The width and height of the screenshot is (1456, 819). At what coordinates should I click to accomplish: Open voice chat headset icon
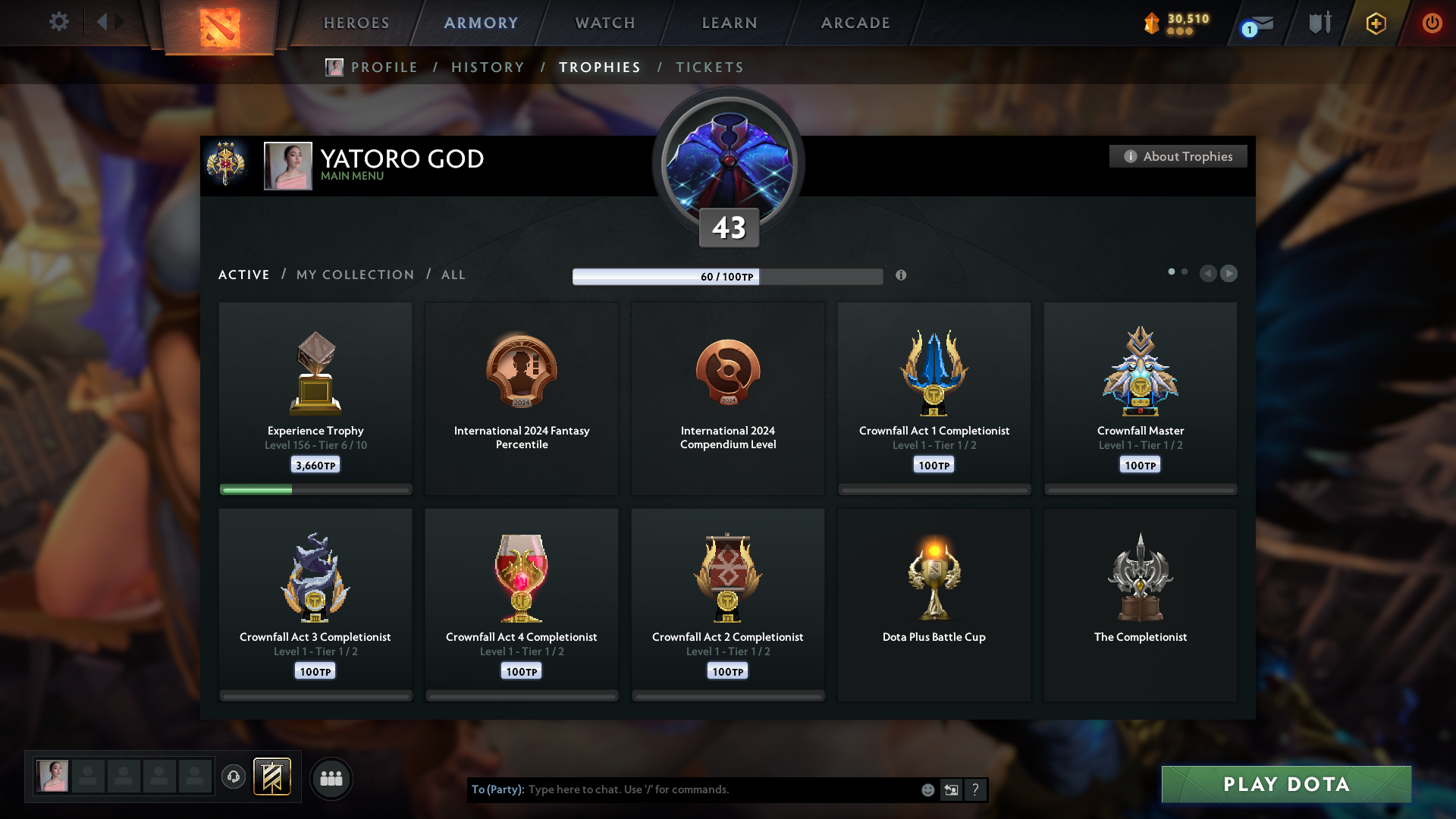pos(234,777)
